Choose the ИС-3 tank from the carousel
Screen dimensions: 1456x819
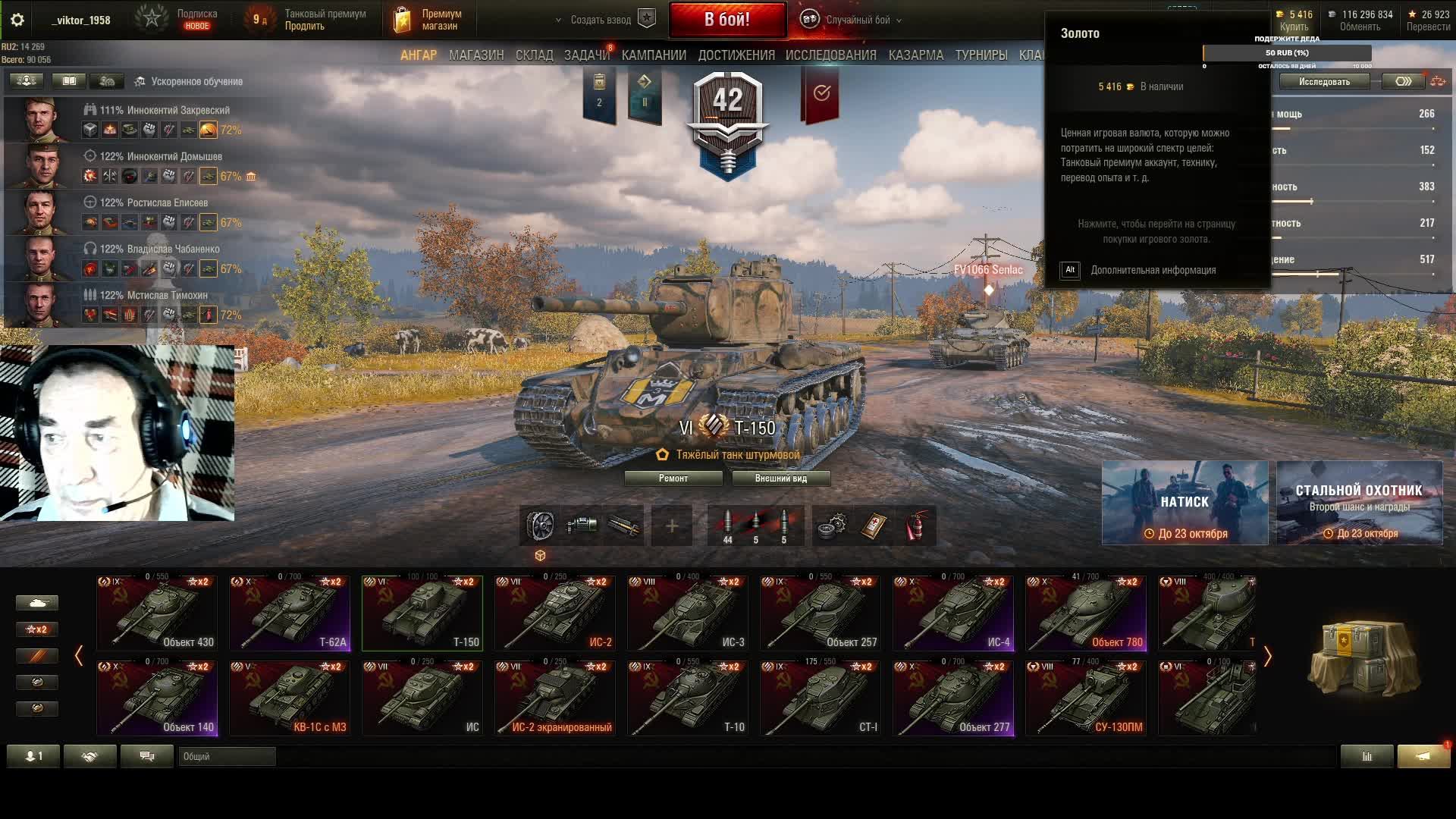tap(688, 613)
